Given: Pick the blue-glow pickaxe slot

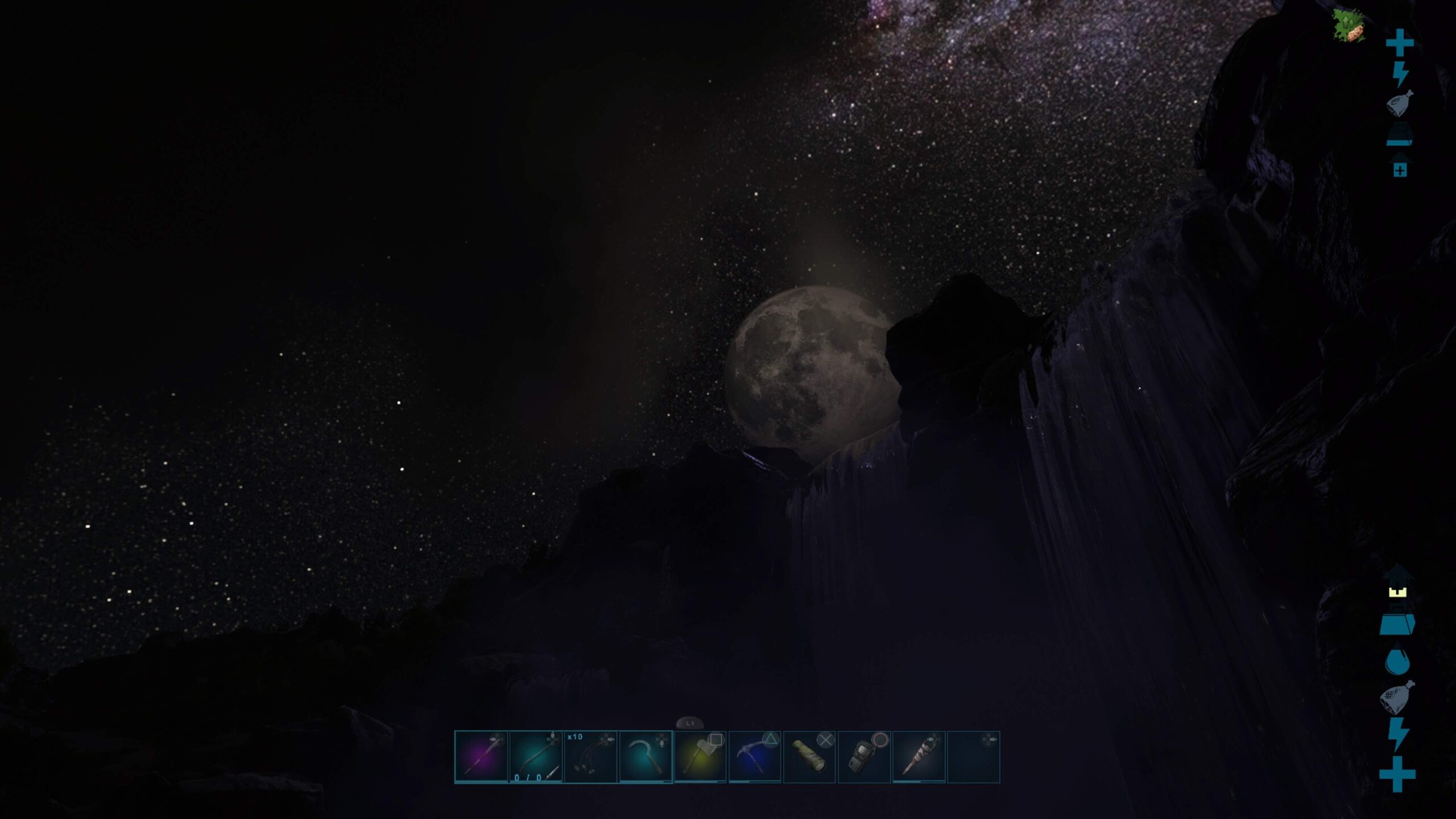Looking at the screenshot, I should 754,757.
